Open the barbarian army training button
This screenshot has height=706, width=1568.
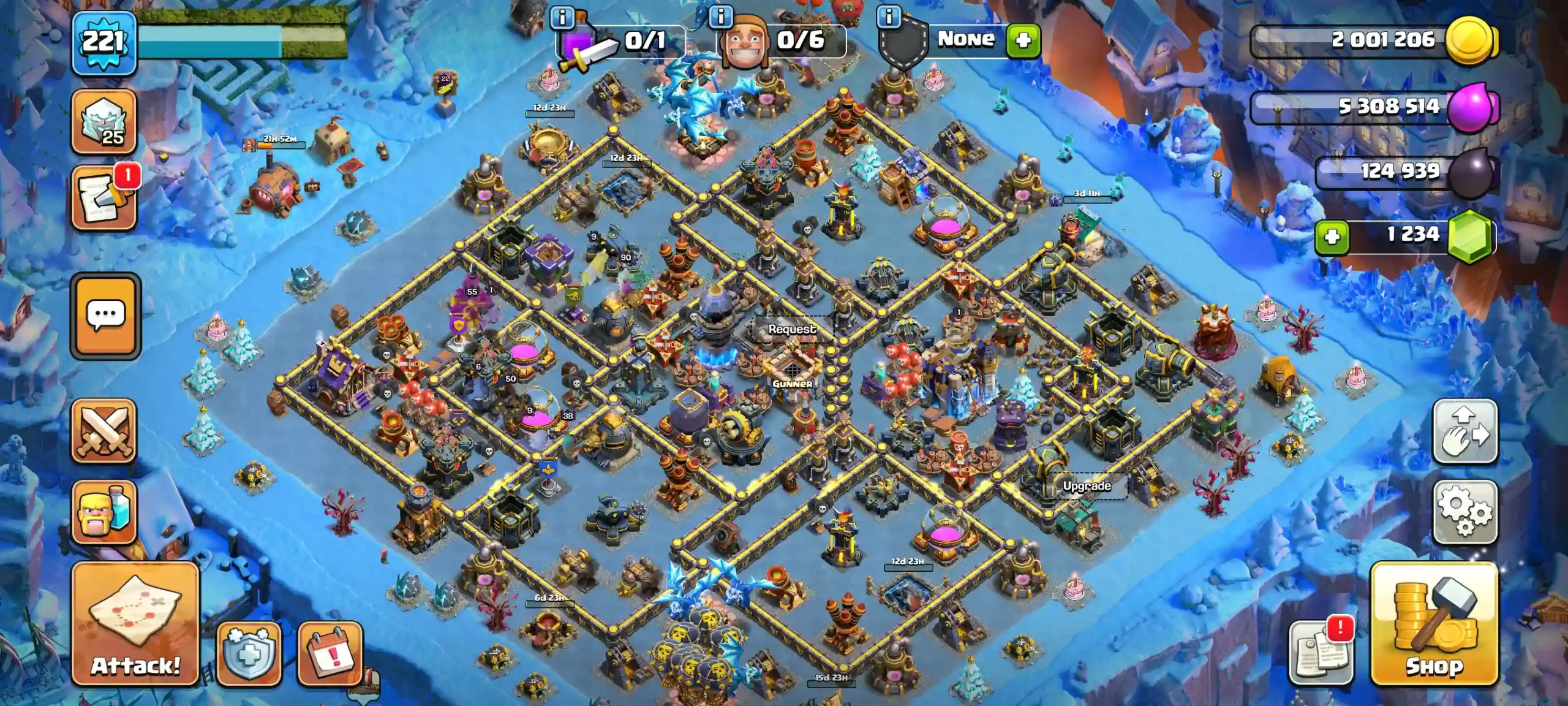click(104, 512)
